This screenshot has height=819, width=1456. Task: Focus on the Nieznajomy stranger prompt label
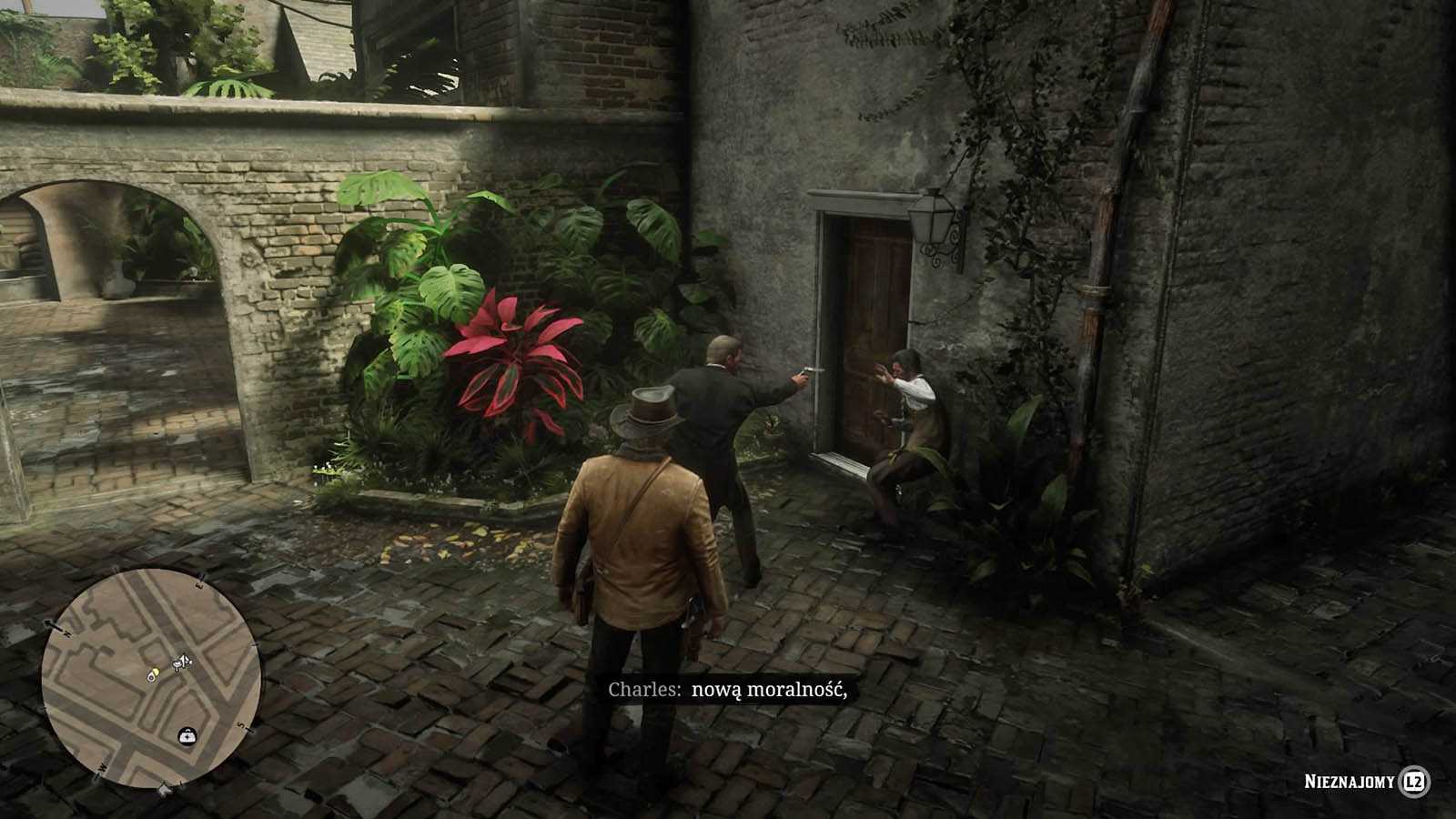tap(1349, 782)
